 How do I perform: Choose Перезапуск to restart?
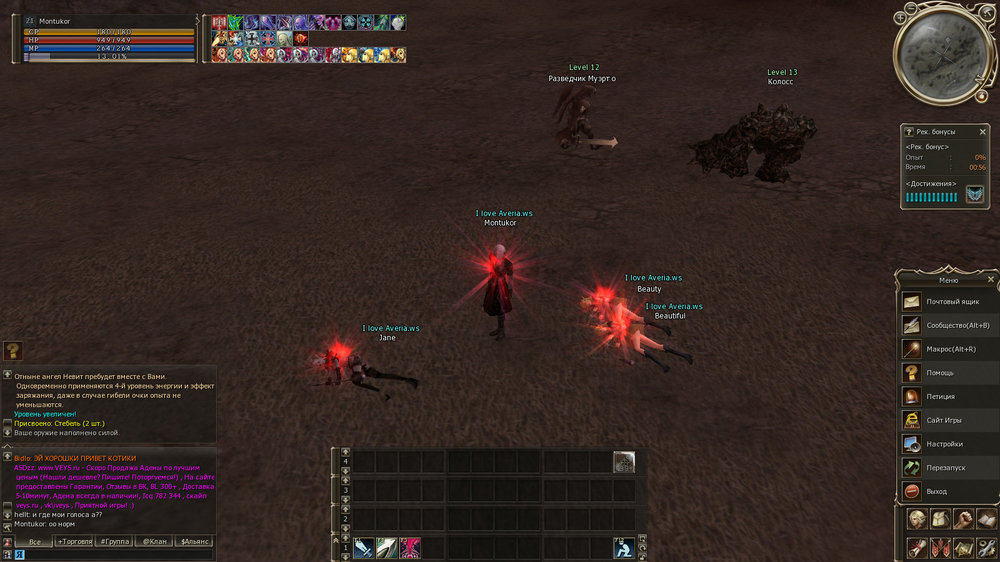click(946, 467)
